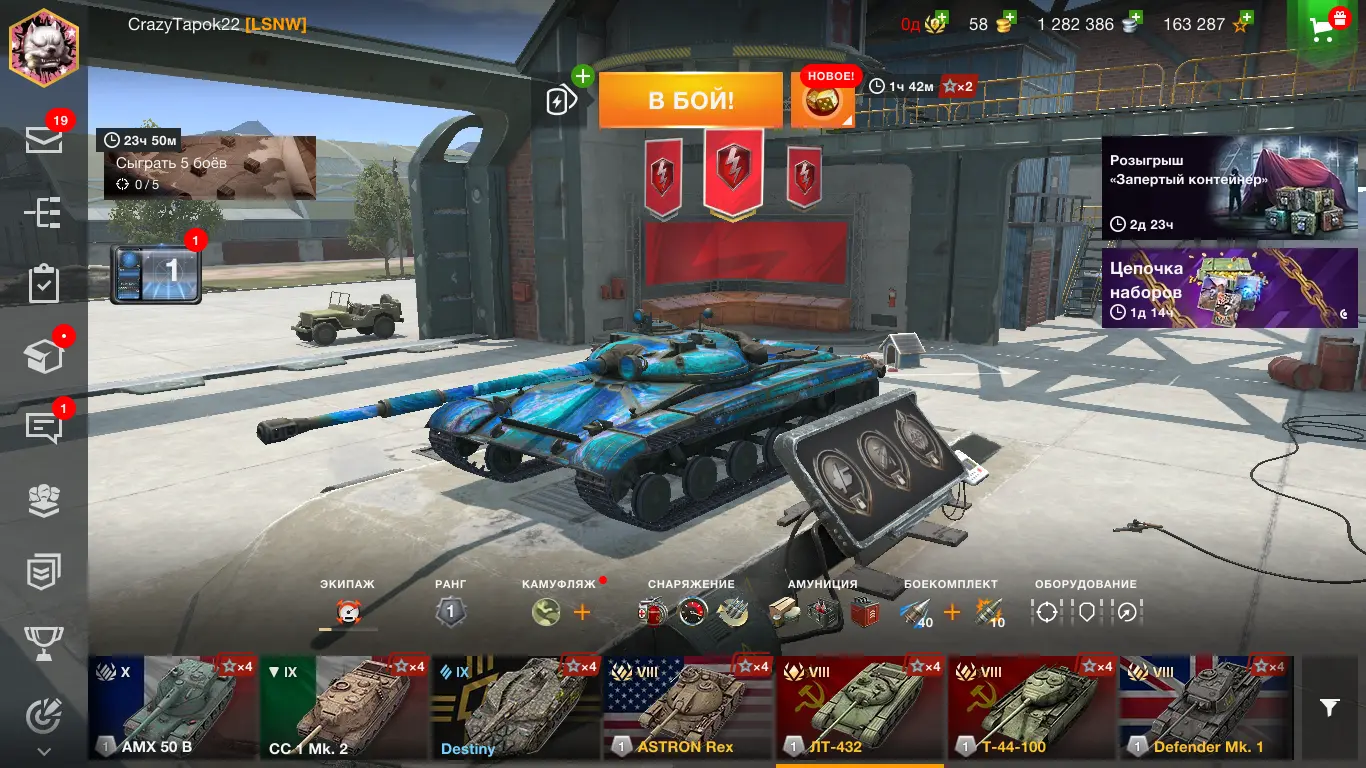Viewport: 1366px width, 768px height.
Task: Open the mail inbox with 19 notifications
Action: [44, 140]
